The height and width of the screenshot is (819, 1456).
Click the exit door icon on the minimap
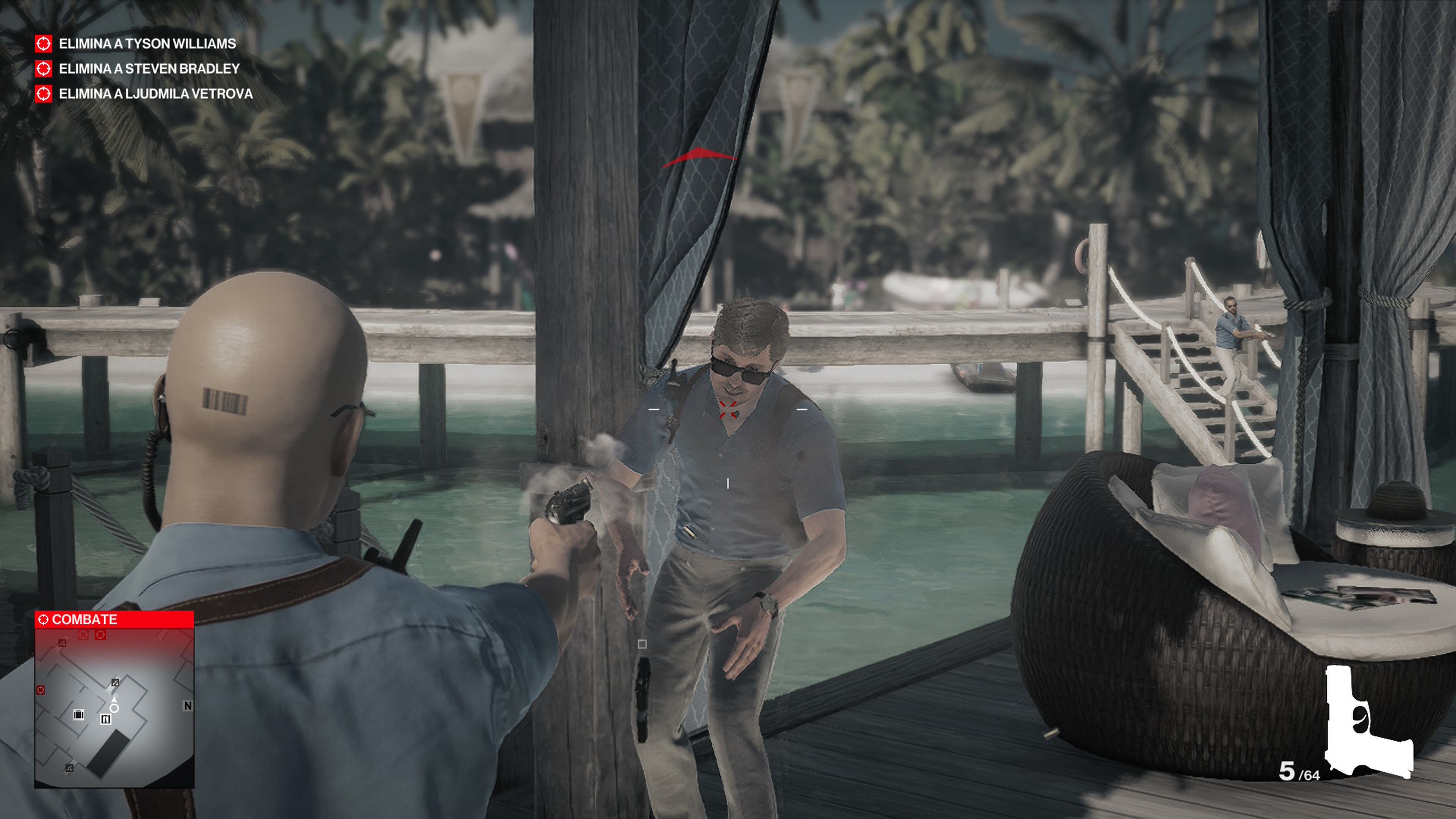(x=106, y=720)
